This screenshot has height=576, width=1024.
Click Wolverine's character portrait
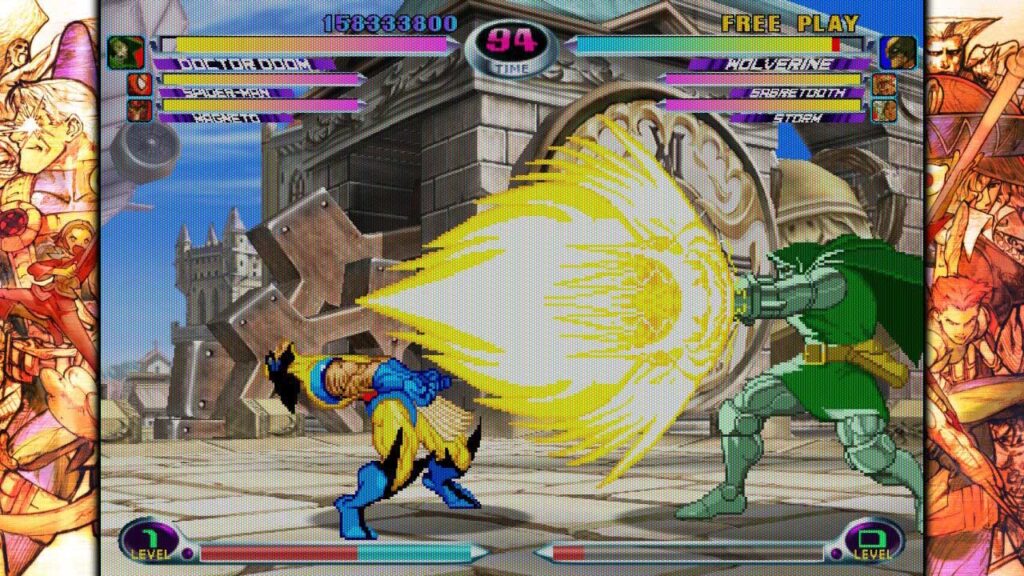[898, 51]
